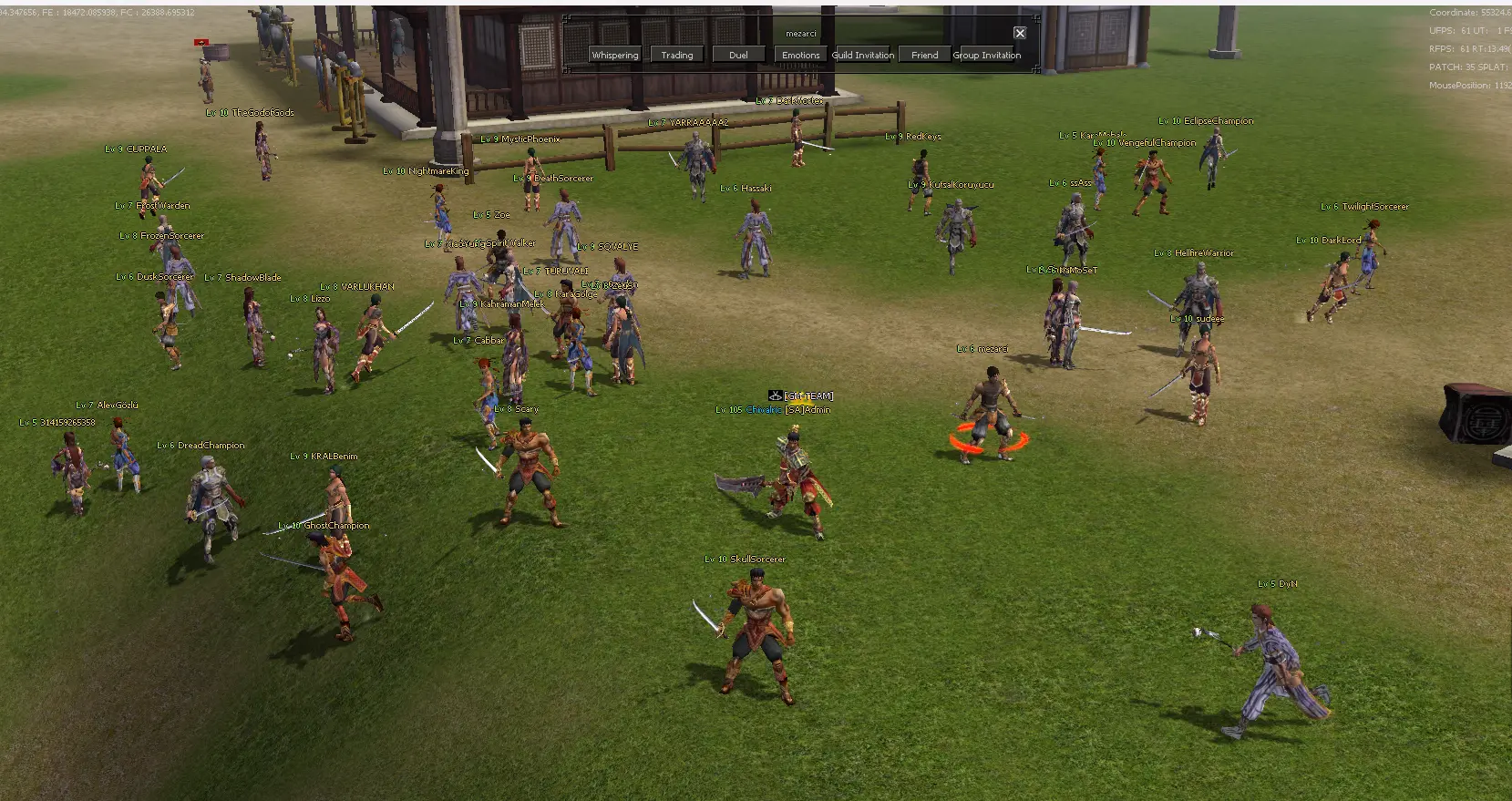Viewport: 1512px width, 801px height.
Task: Add mezarci as a Friend
Action: 924,55
